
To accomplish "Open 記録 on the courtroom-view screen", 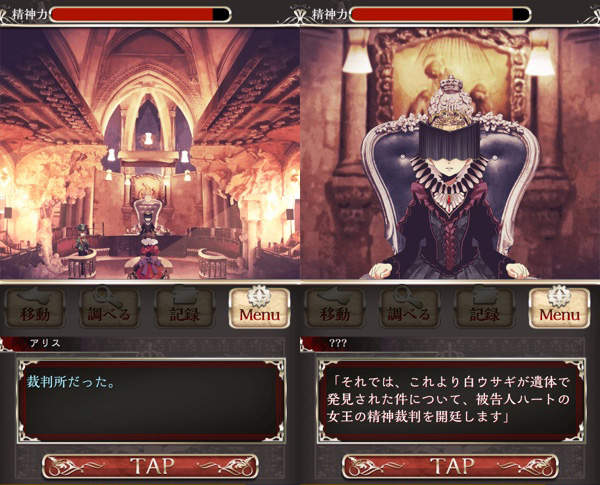I will click(184, 309).
